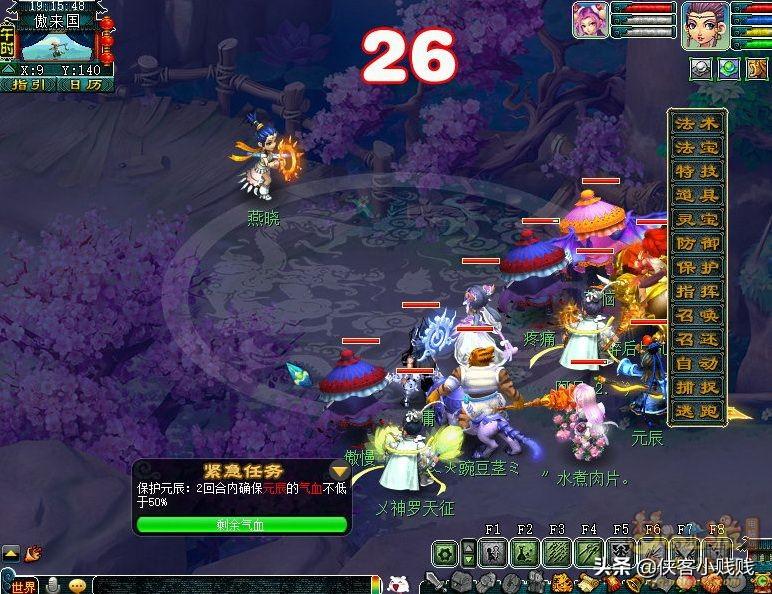Open the 指挥 command option

[696, 291]
